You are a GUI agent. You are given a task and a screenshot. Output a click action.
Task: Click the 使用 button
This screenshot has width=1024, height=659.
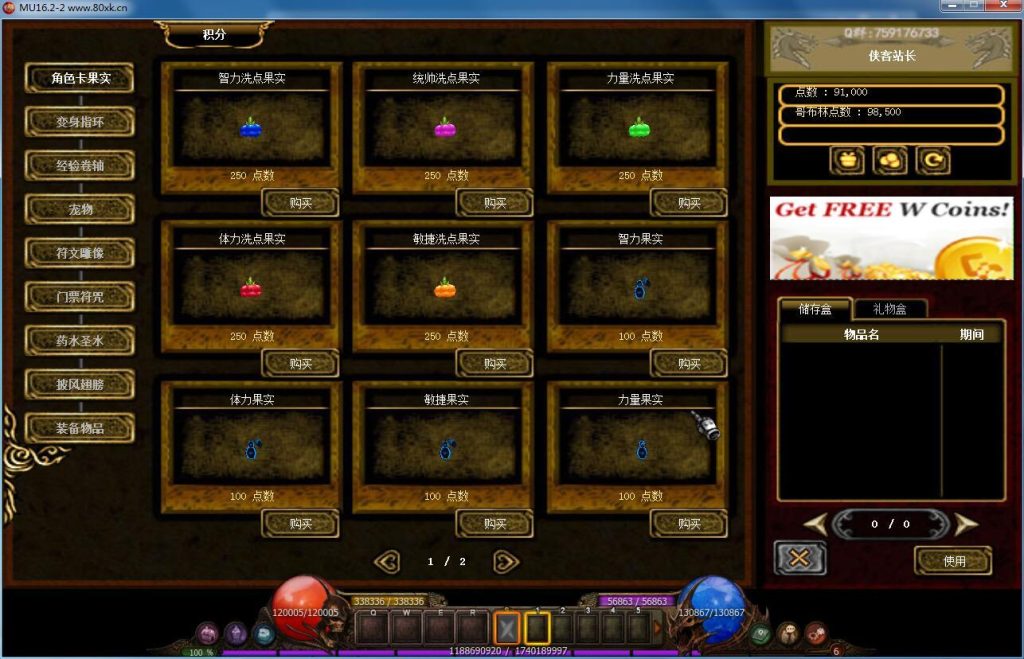pos(953,561)
